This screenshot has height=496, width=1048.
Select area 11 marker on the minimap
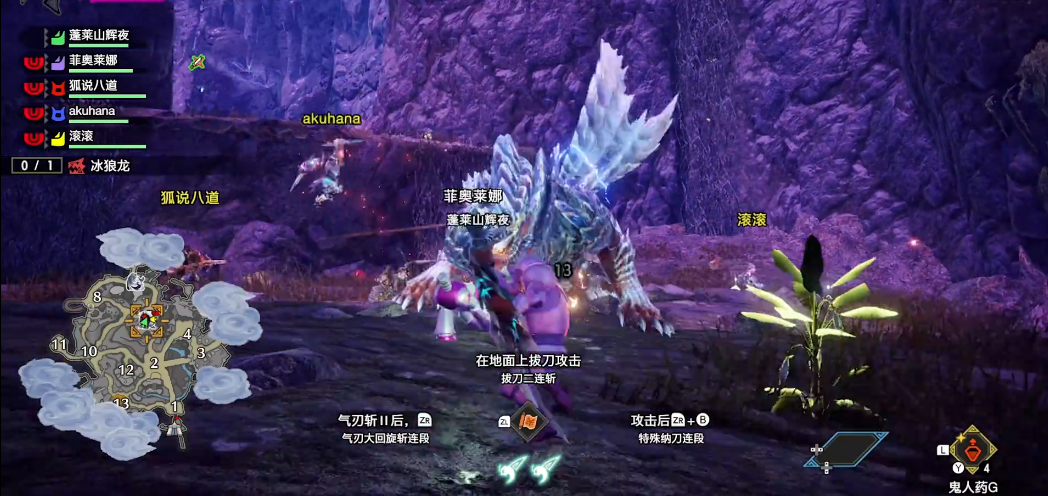pos(59,345)
